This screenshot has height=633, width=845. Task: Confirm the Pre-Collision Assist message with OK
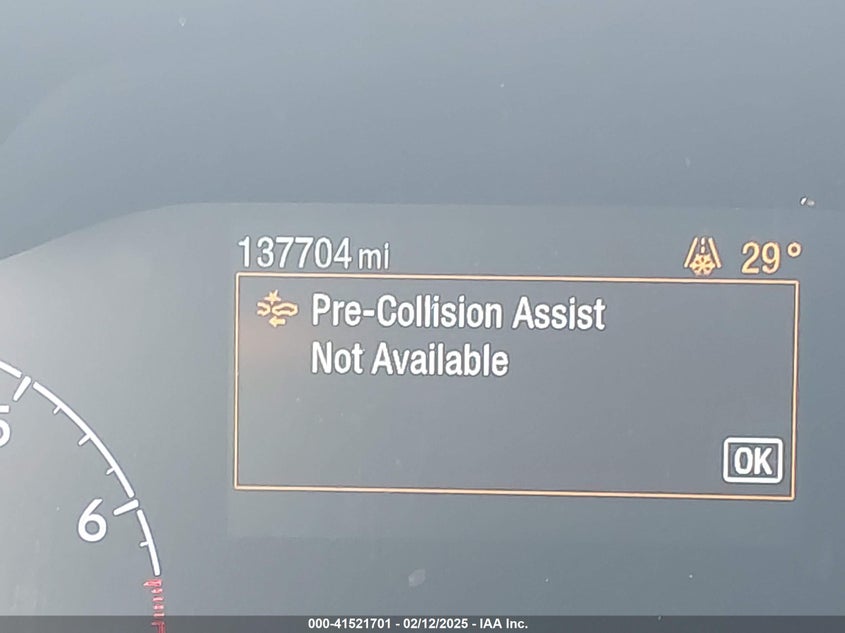click(752, 460)
